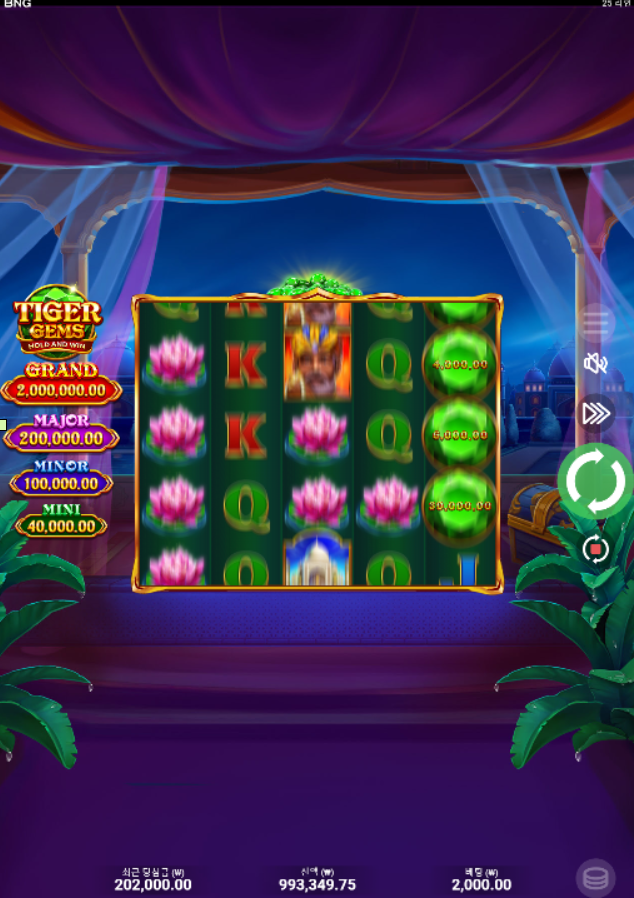Activate the turbo fast-forward arrows
The width and height of the screenshot is (634, 898).
pyautogui.click(x=596, y=413)
